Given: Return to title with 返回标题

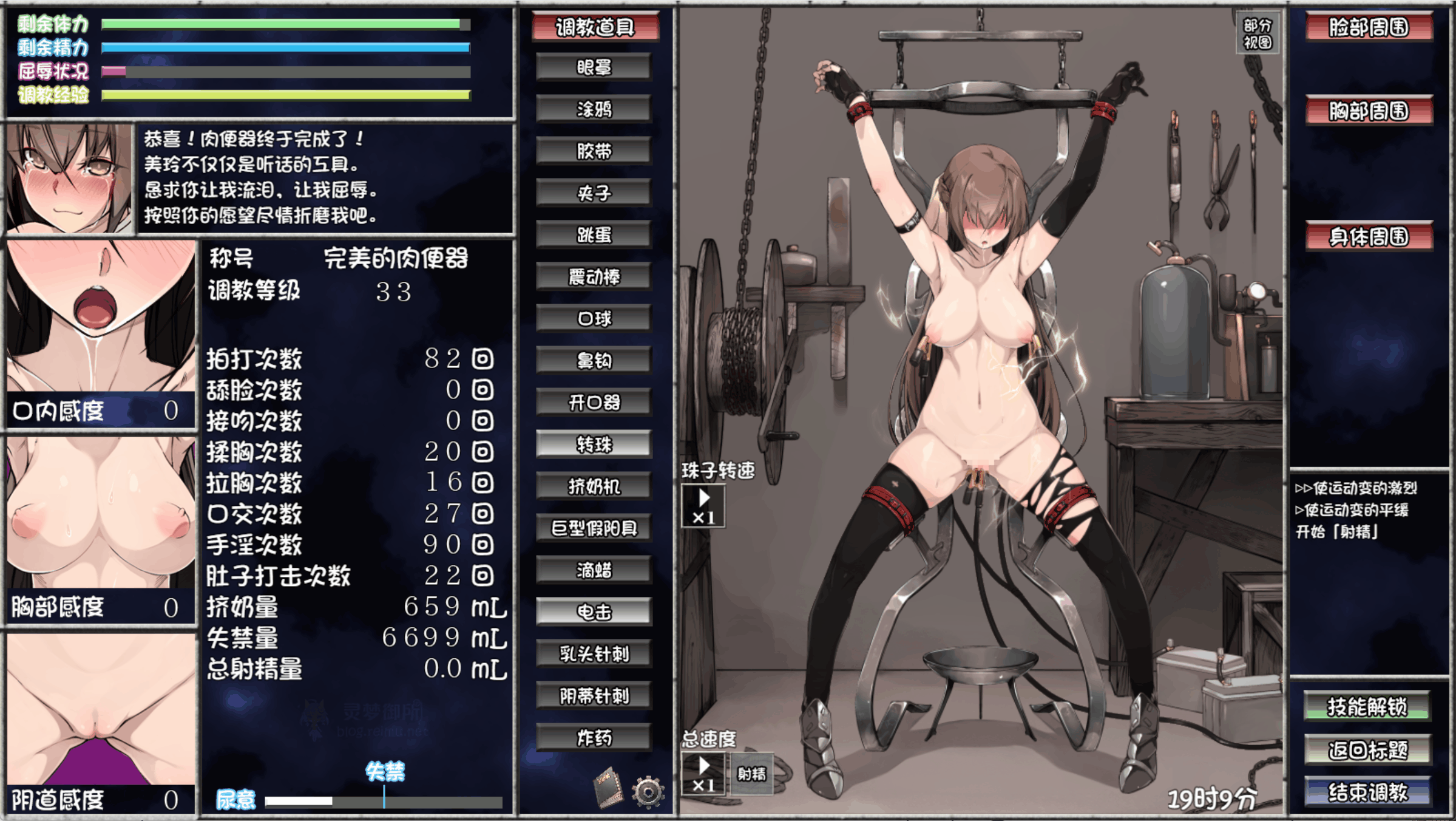Looking at the screenshot, I should coord(1367,751).
